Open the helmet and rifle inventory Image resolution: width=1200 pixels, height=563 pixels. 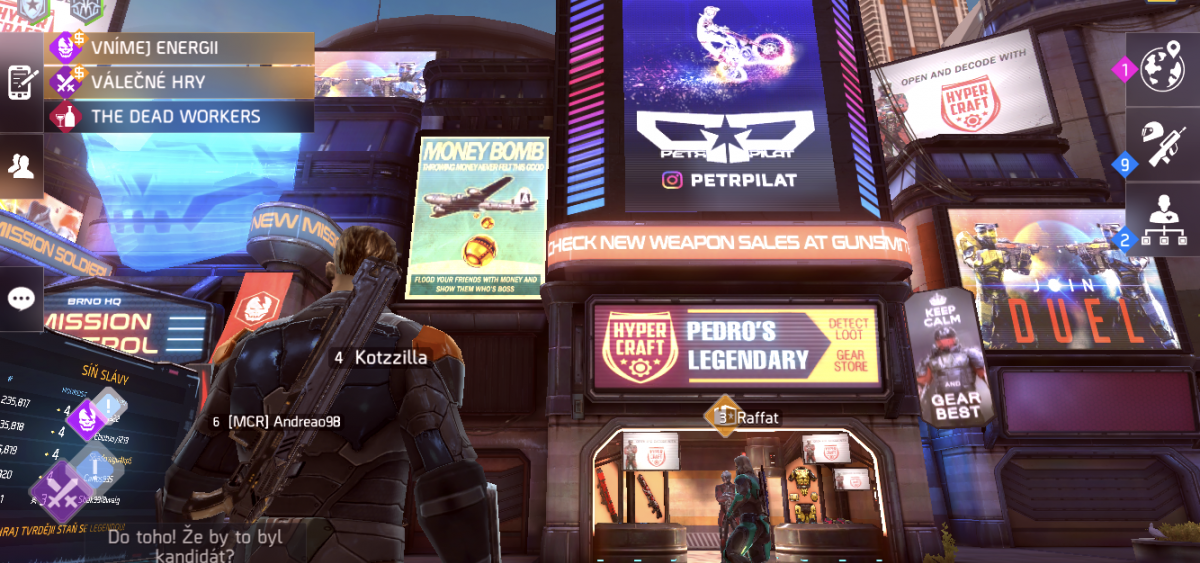coord(1162,142)
